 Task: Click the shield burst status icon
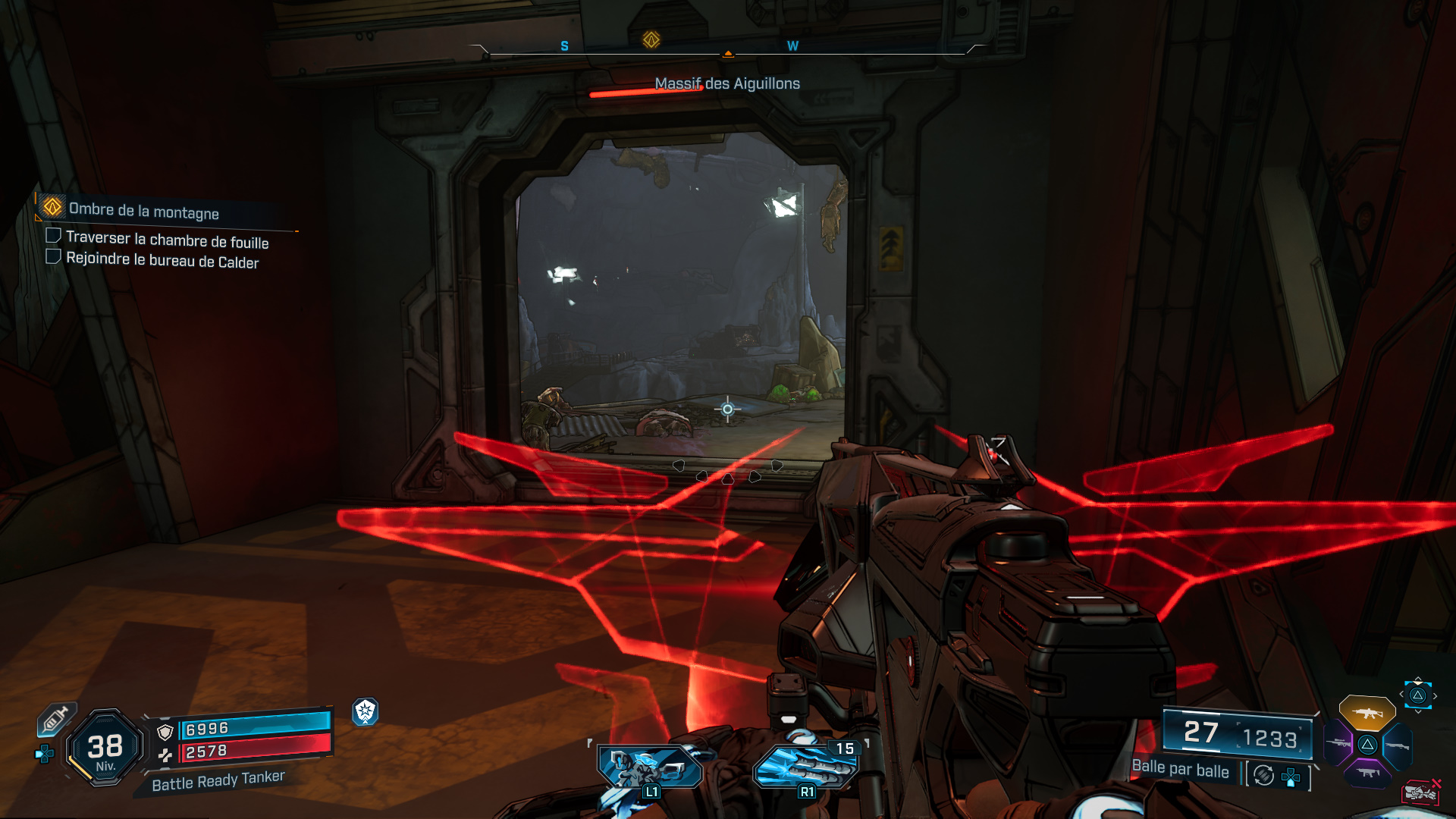pos(366,711)
